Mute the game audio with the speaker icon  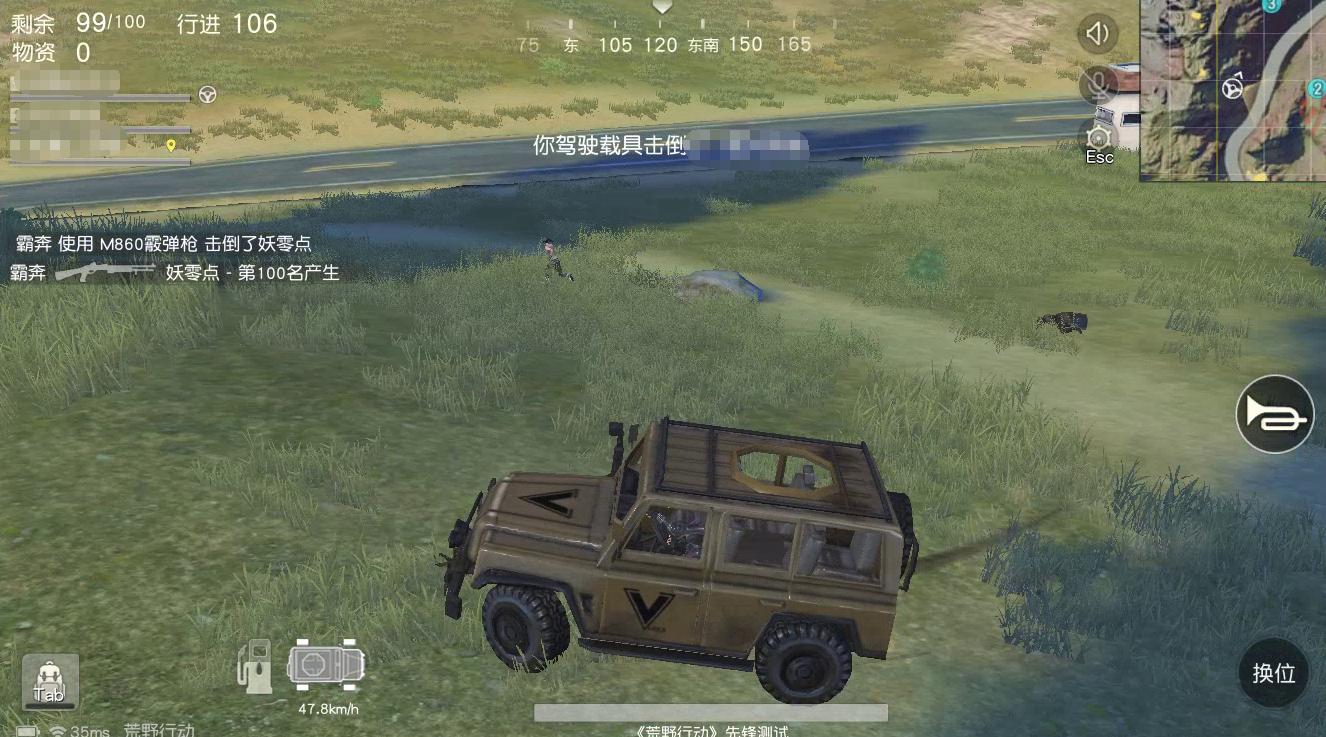pyautogui.click(x=1097, y=33)
